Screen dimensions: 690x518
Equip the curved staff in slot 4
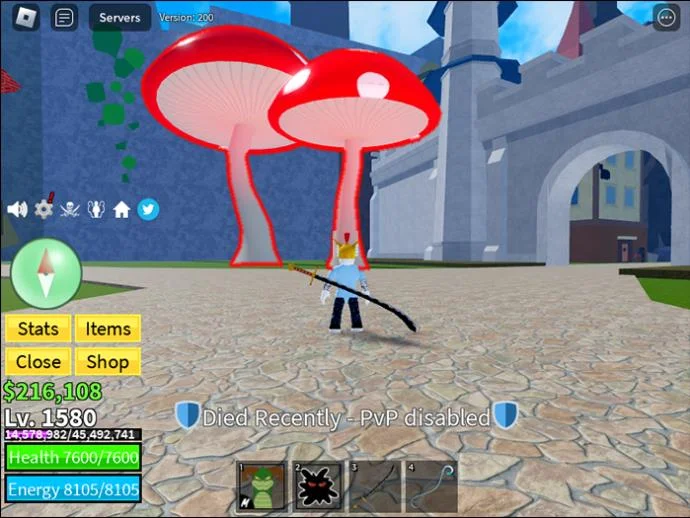tap(431, 486)
